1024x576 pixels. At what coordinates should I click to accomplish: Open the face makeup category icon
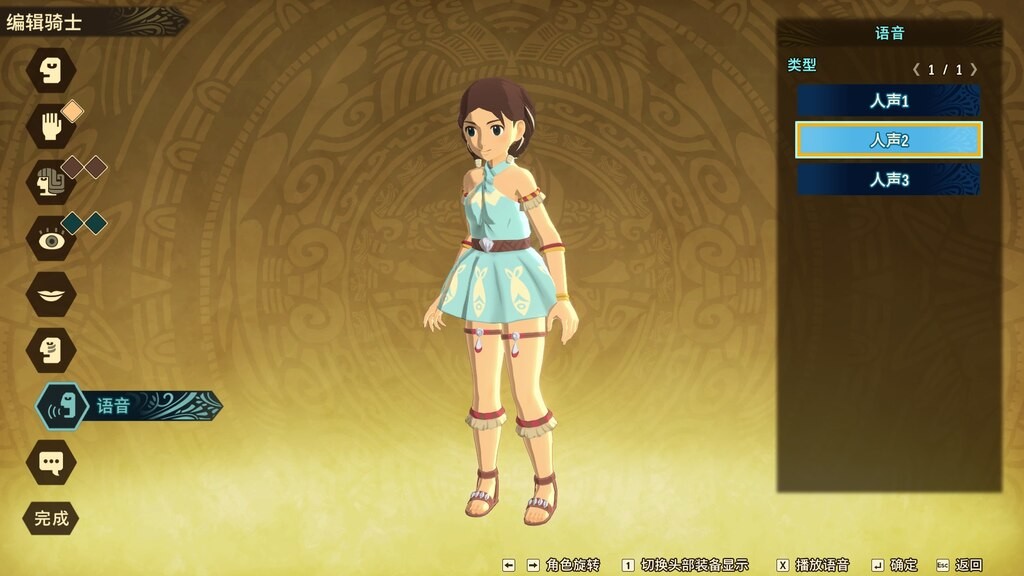(51, 350)
